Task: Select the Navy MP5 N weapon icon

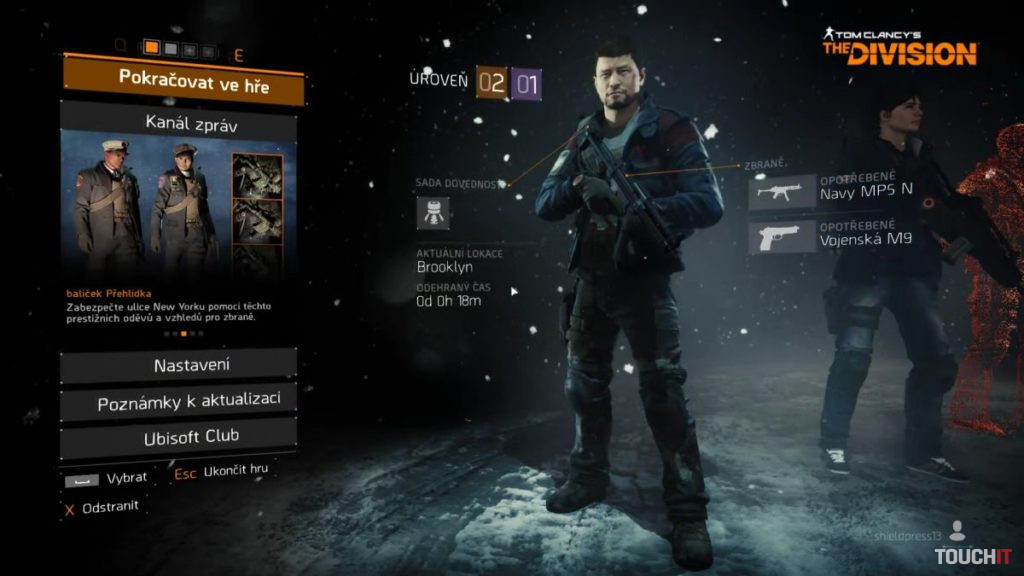Action: pyautogui.click(x=781, y=192)
